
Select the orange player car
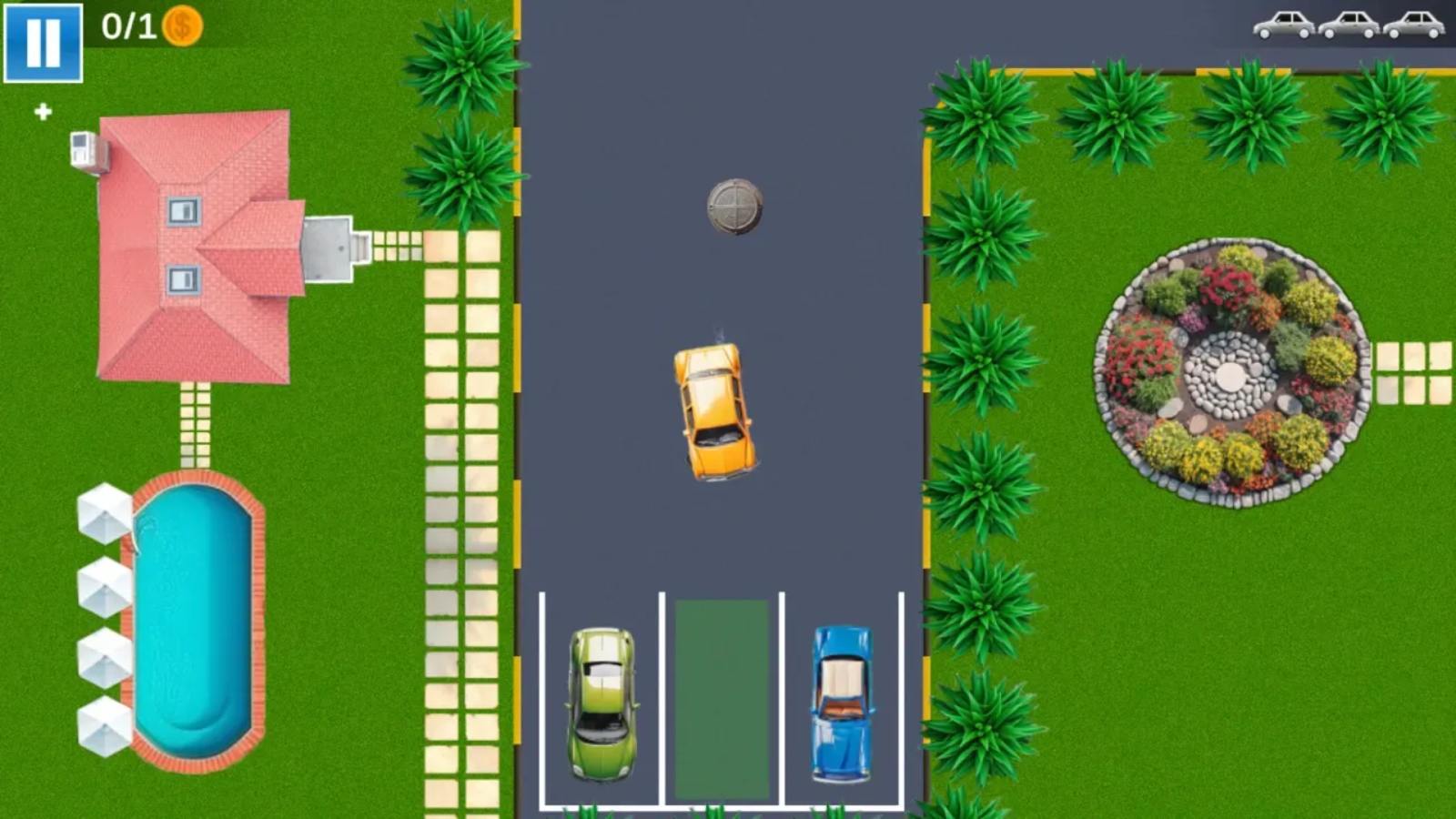[x=714, y=409]
